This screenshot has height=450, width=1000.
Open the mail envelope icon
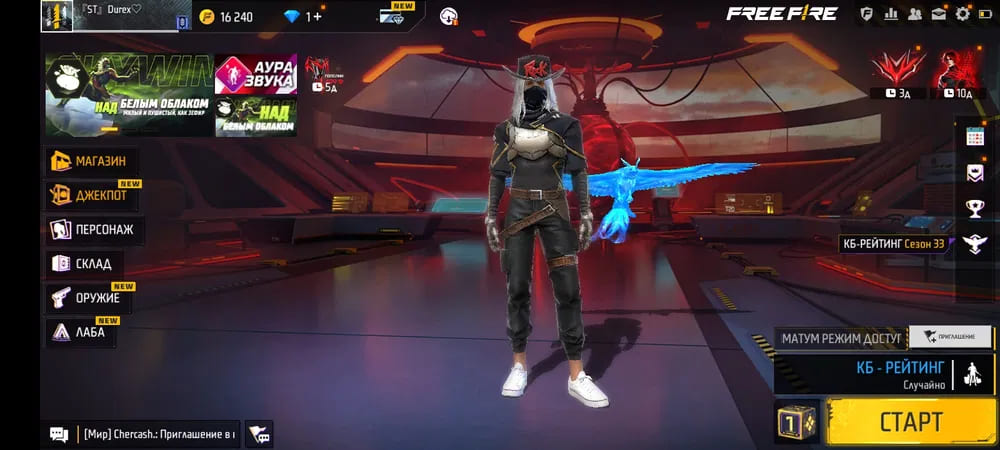pyautogui.click(x=939, y=14)
